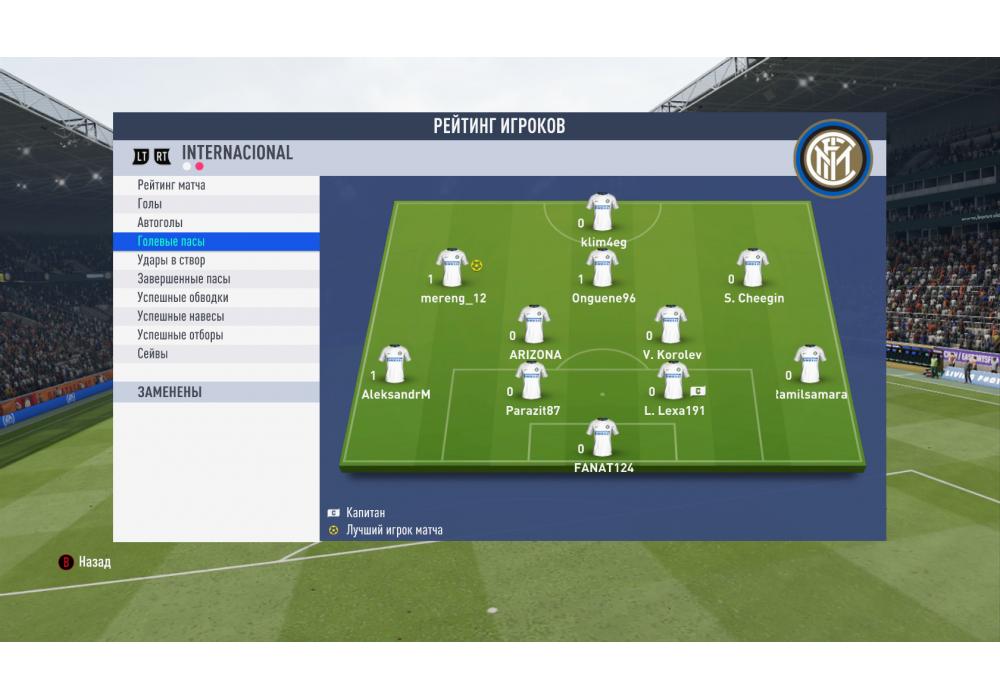Click the highlighted Голевые пасы entry
1000x700 pixels.
(171, 242)
